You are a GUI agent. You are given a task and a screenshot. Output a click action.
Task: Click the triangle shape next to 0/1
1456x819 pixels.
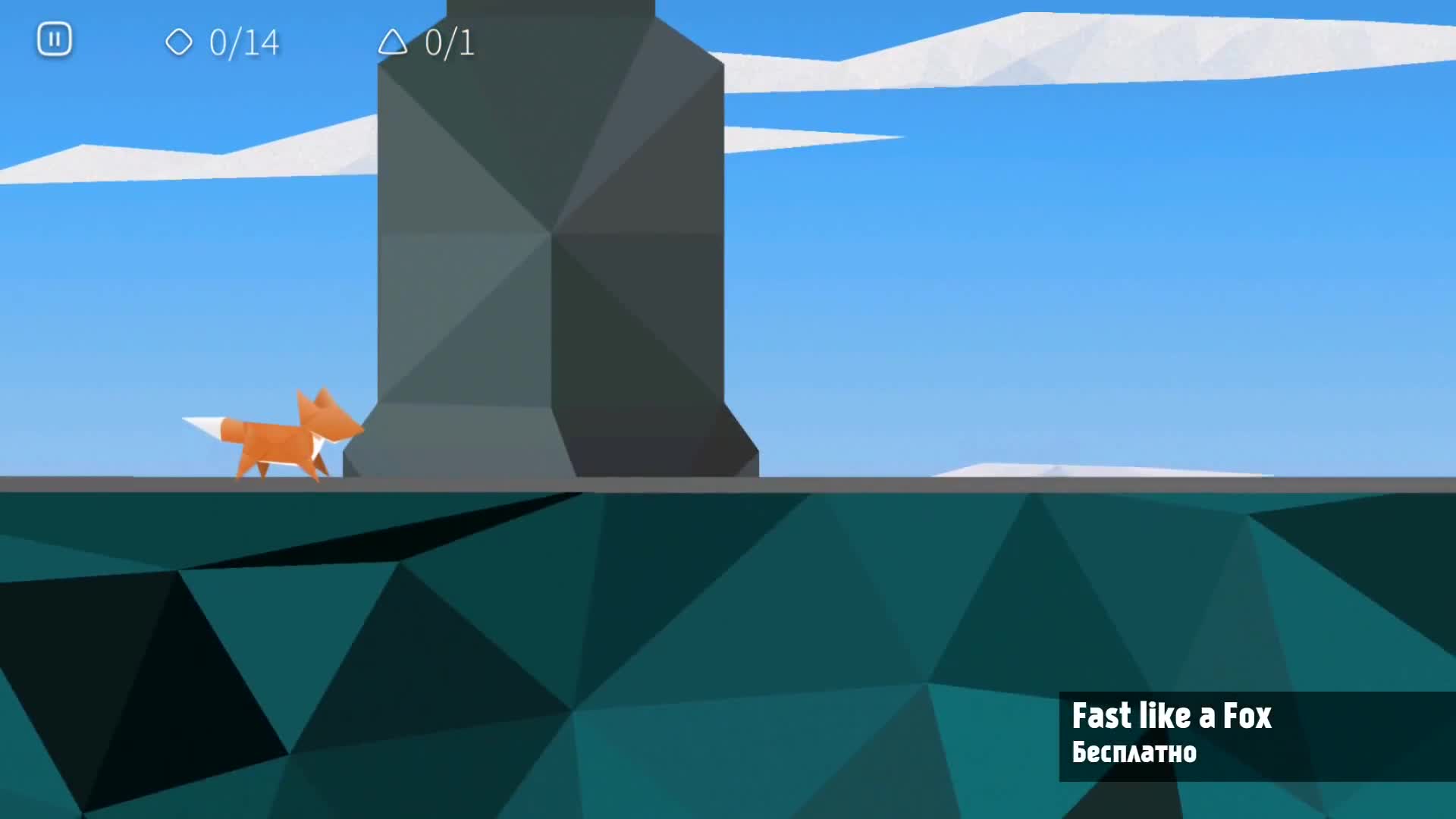(x=395, y=45)
